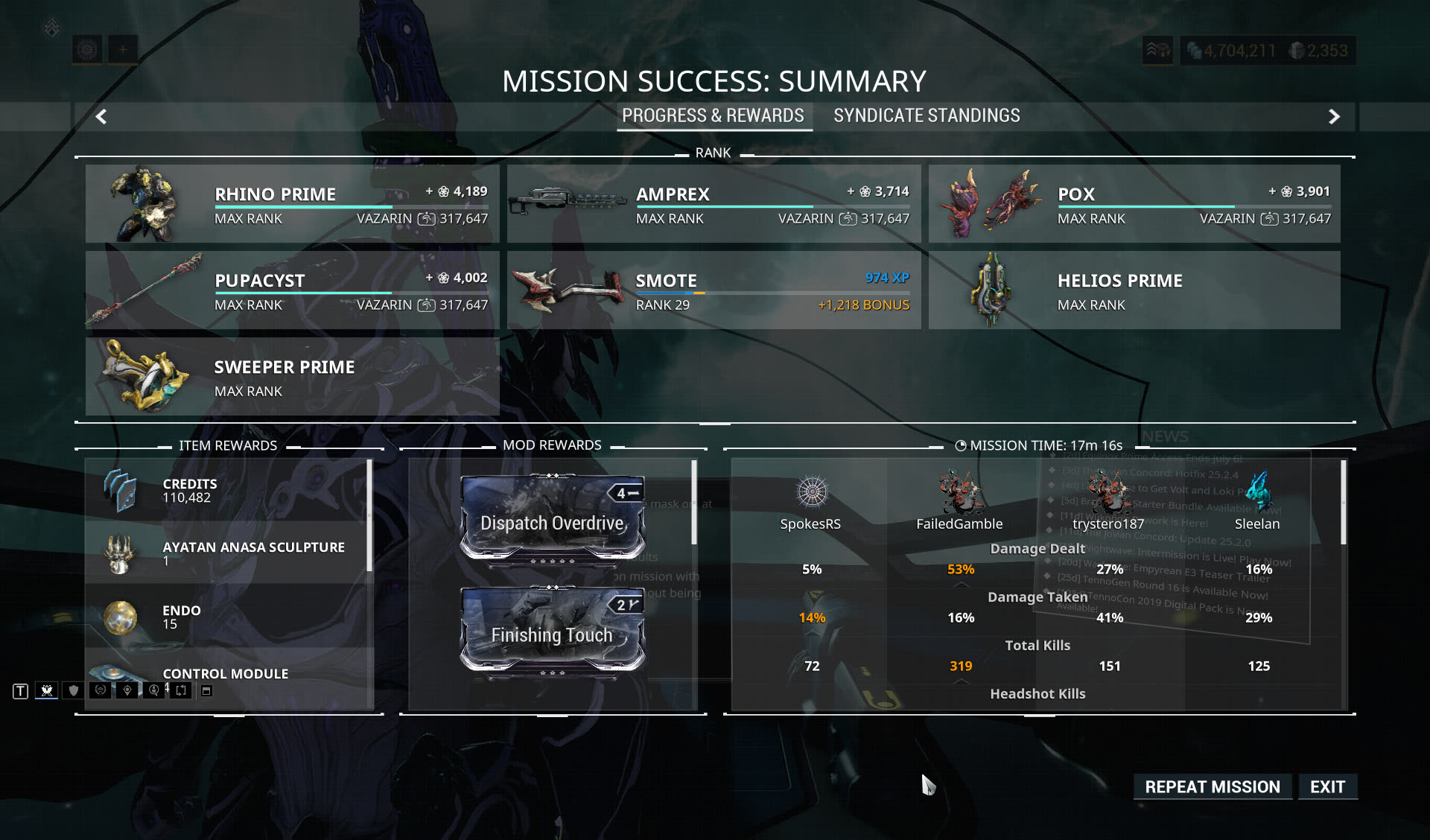Choose the Helios Prime card
This screenshot has height=840, width=1430.
[x=1134, y=290]
